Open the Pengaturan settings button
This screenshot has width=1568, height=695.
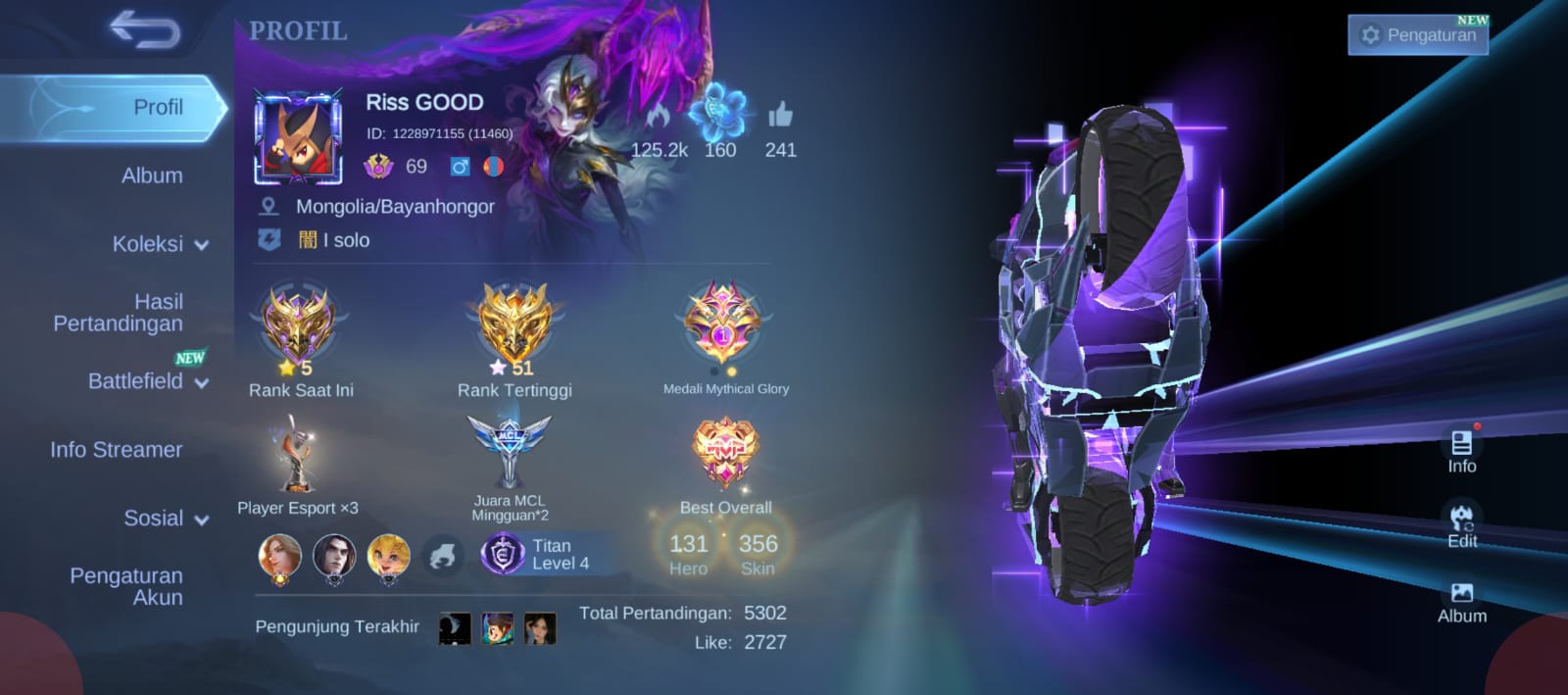coord(1417,35)
